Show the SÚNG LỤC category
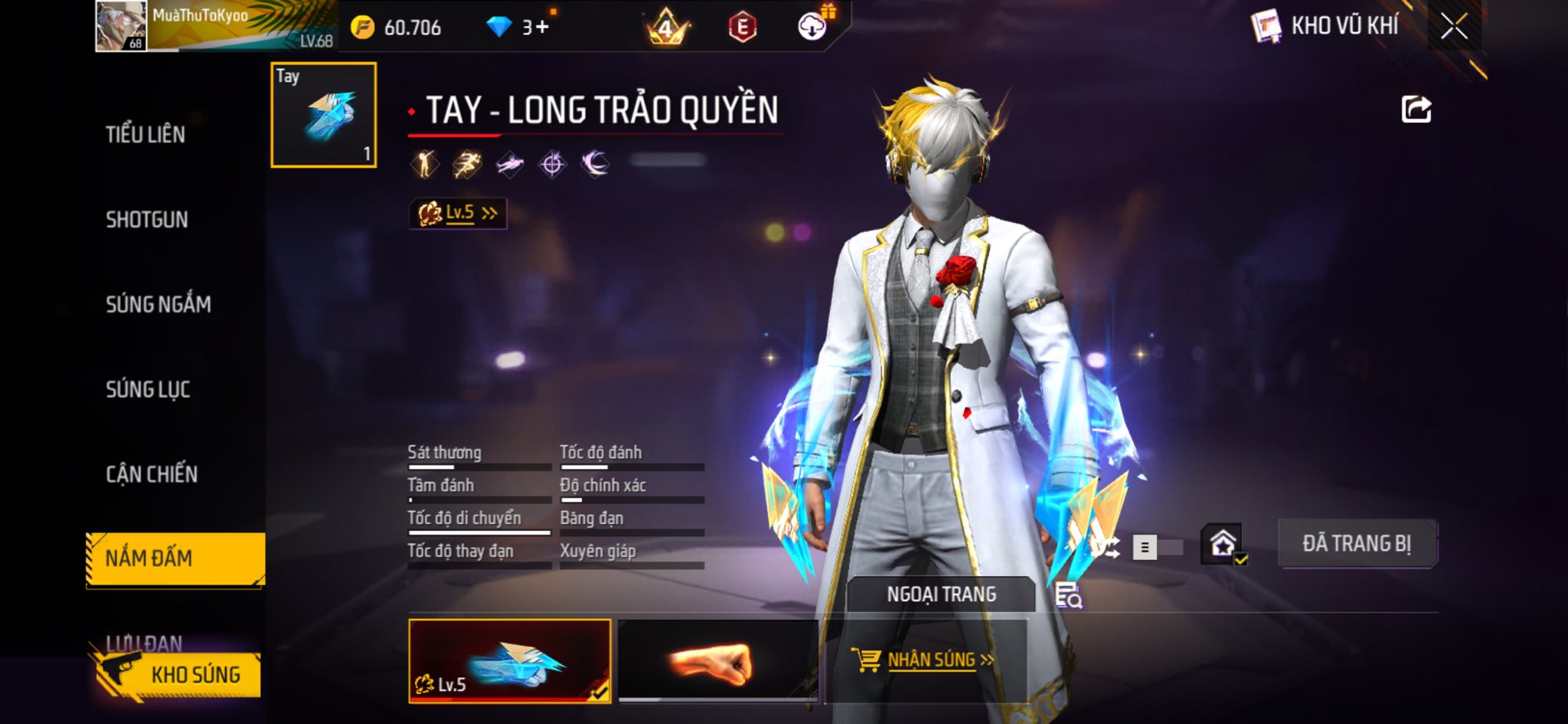1568x724 pixels. (148, 390)
